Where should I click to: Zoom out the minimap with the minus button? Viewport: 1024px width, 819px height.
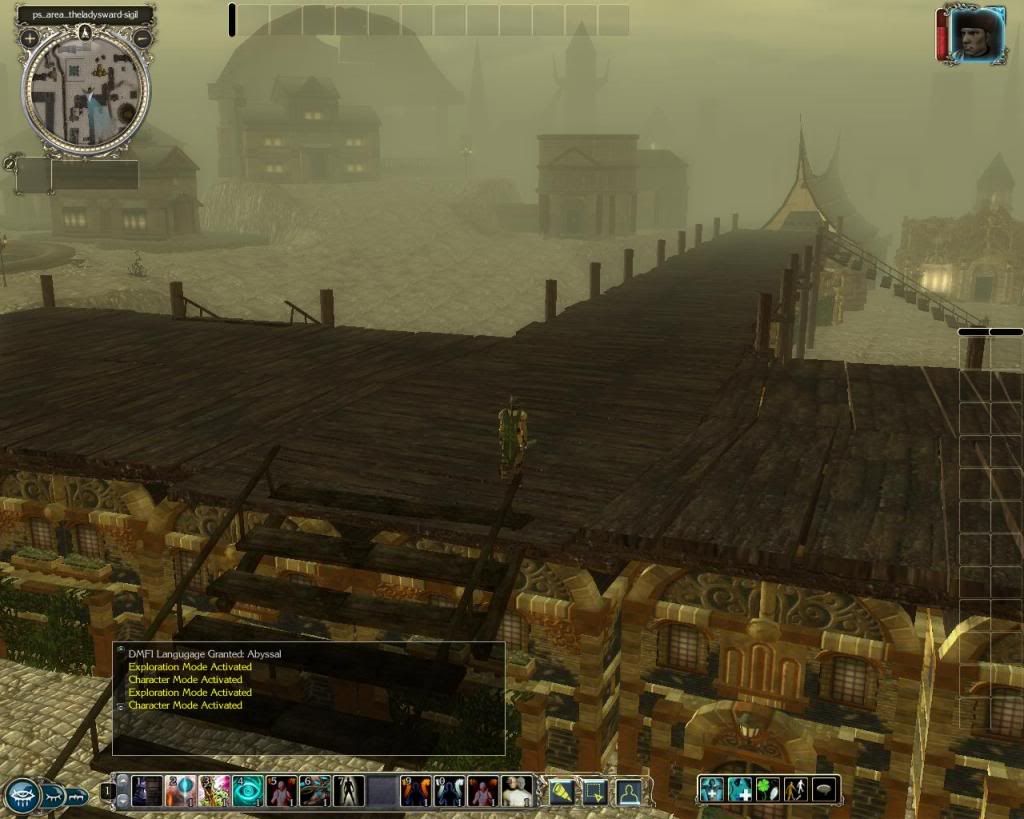coord(142,39)
